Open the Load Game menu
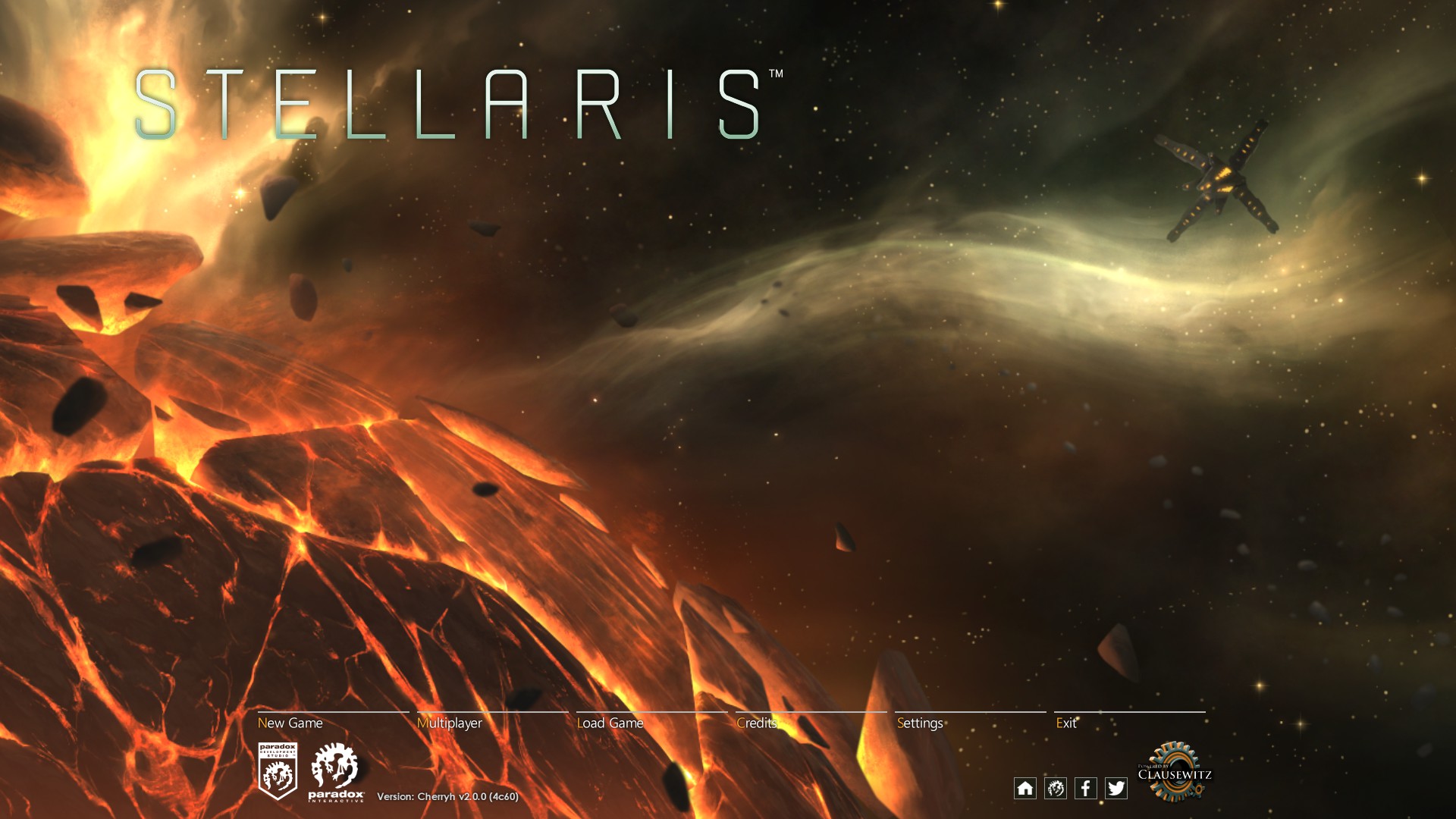This screenshot has height=819, width=1456. point(611,723)
